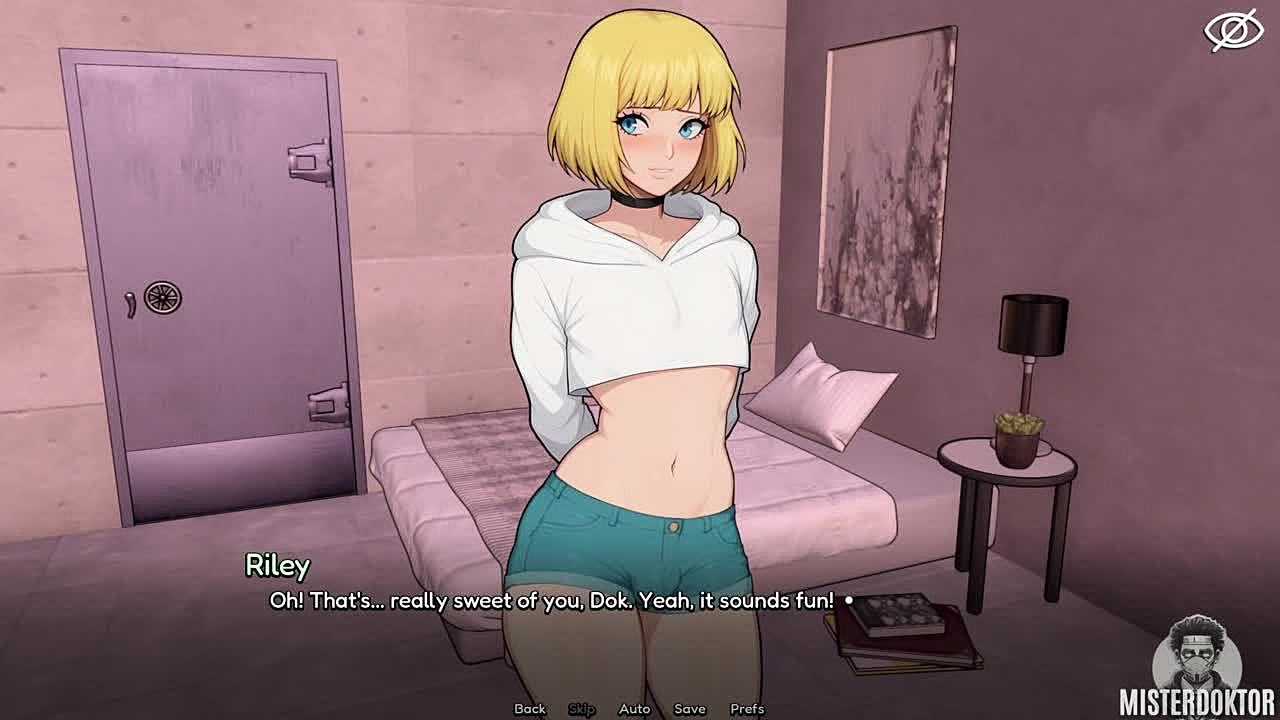Toggle Skip mode in quick menu
The width and height of the screenshot is (1280, 720).
point(582,709)
